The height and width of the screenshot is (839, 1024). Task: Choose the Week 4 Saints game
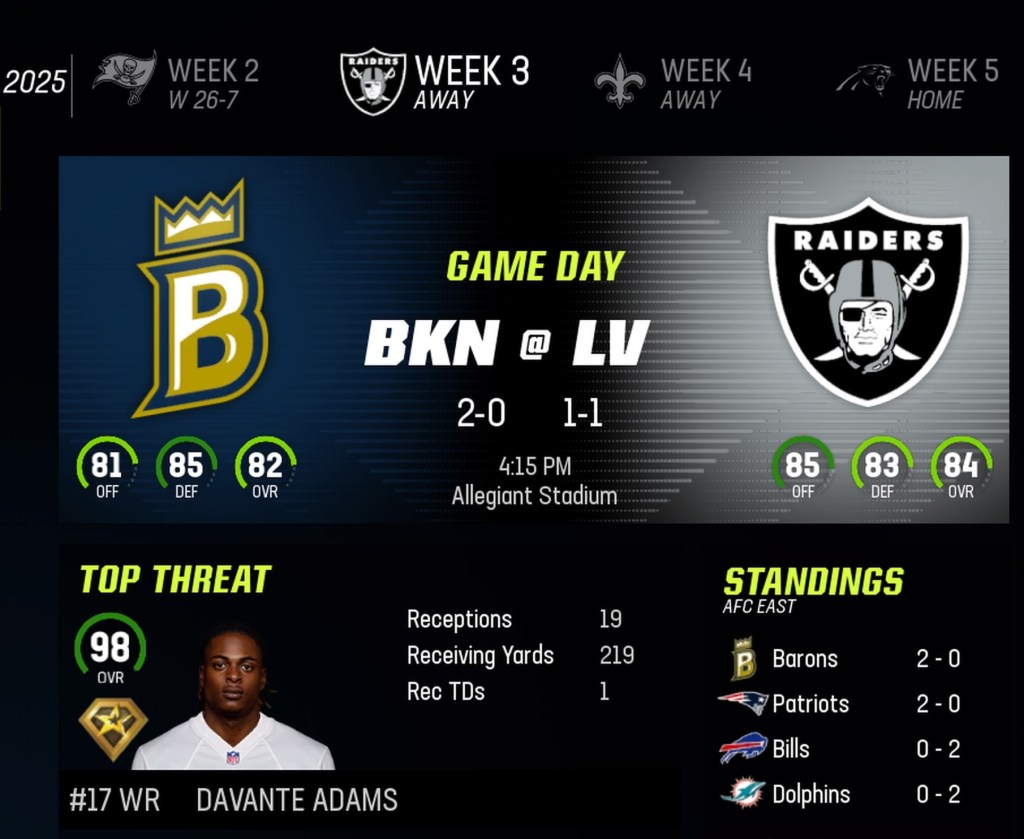pos(674,82)
